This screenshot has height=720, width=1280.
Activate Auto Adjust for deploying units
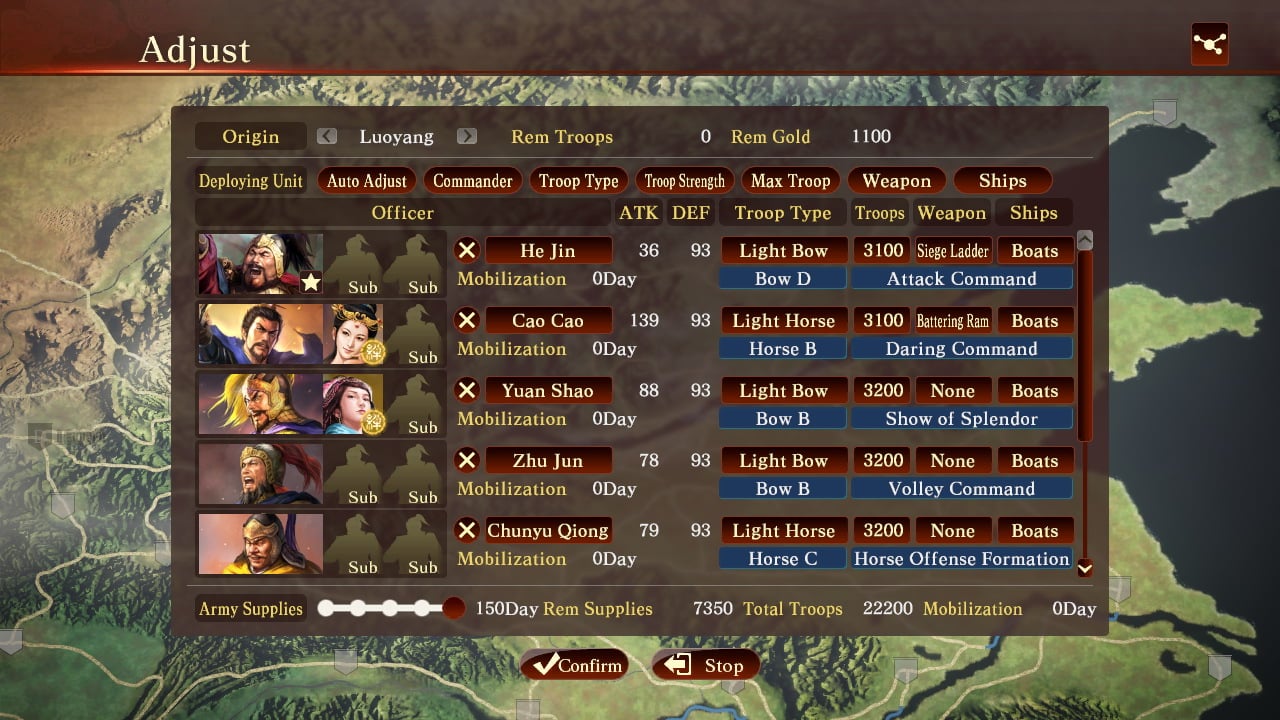point(367,181)
